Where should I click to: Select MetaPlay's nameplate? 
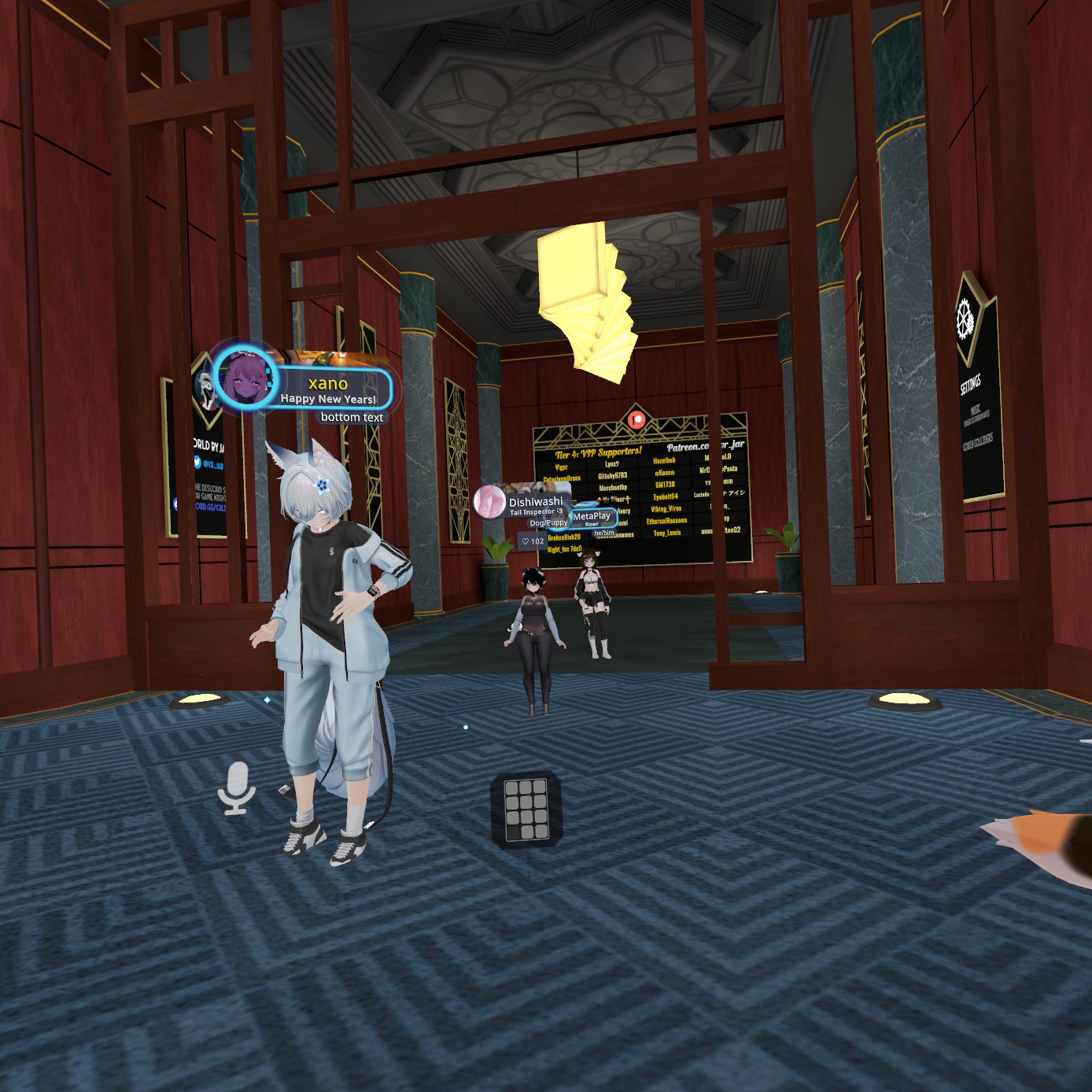coord(592,517)
